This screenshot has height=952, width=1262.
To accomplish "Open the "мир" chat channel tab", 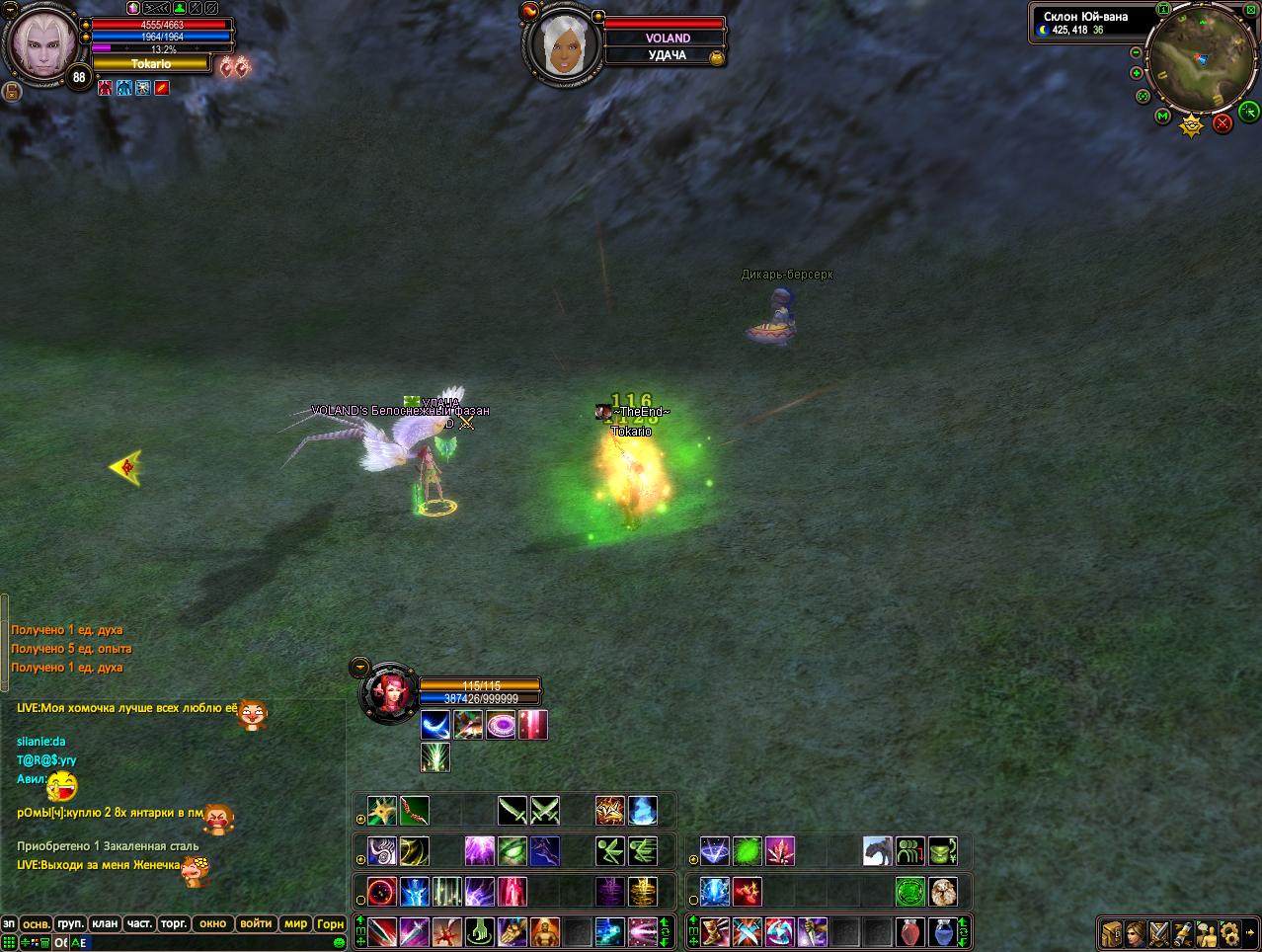I will (x=295, y=923).
